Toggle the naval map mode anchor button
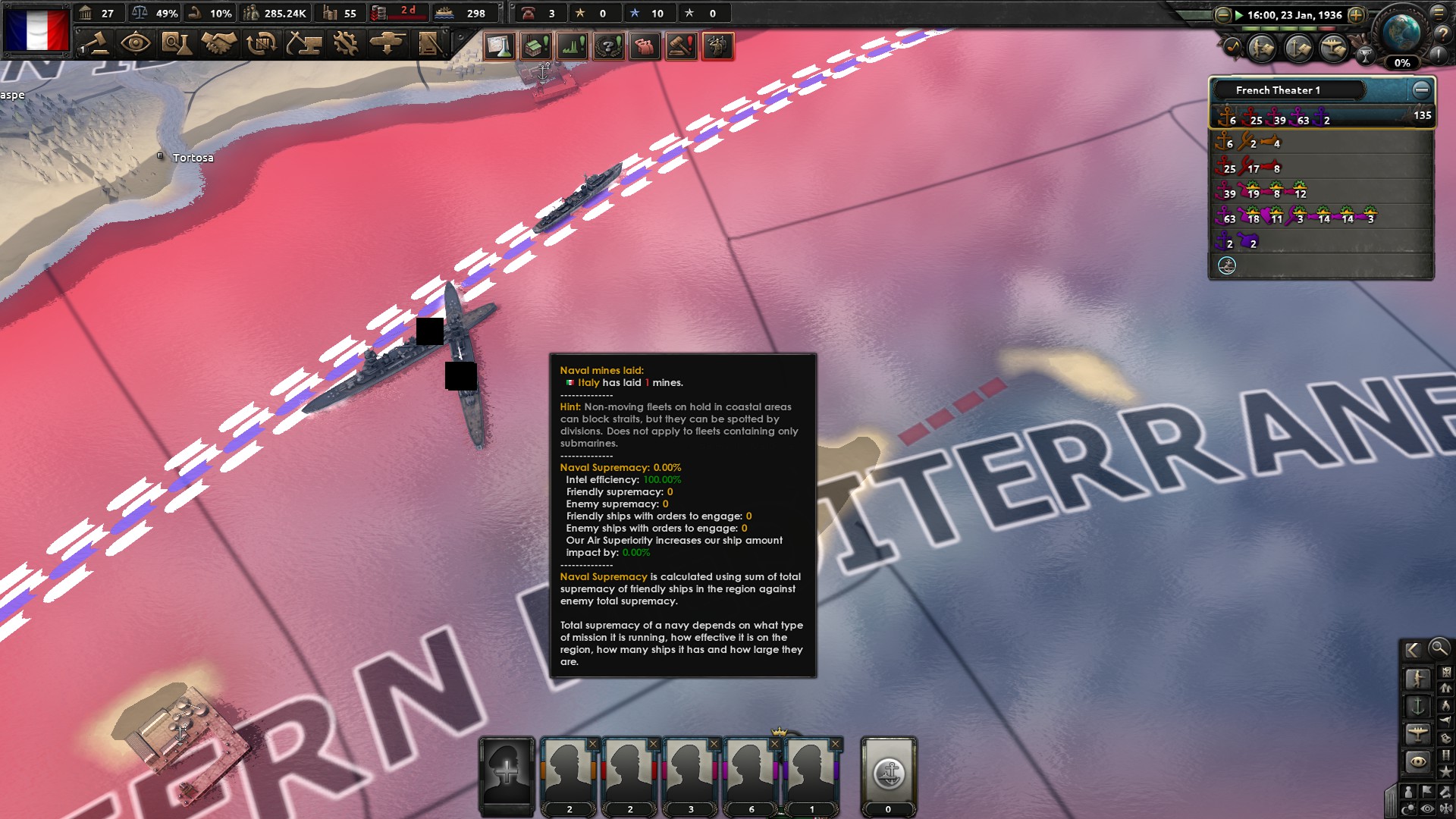 (1419, 705)
